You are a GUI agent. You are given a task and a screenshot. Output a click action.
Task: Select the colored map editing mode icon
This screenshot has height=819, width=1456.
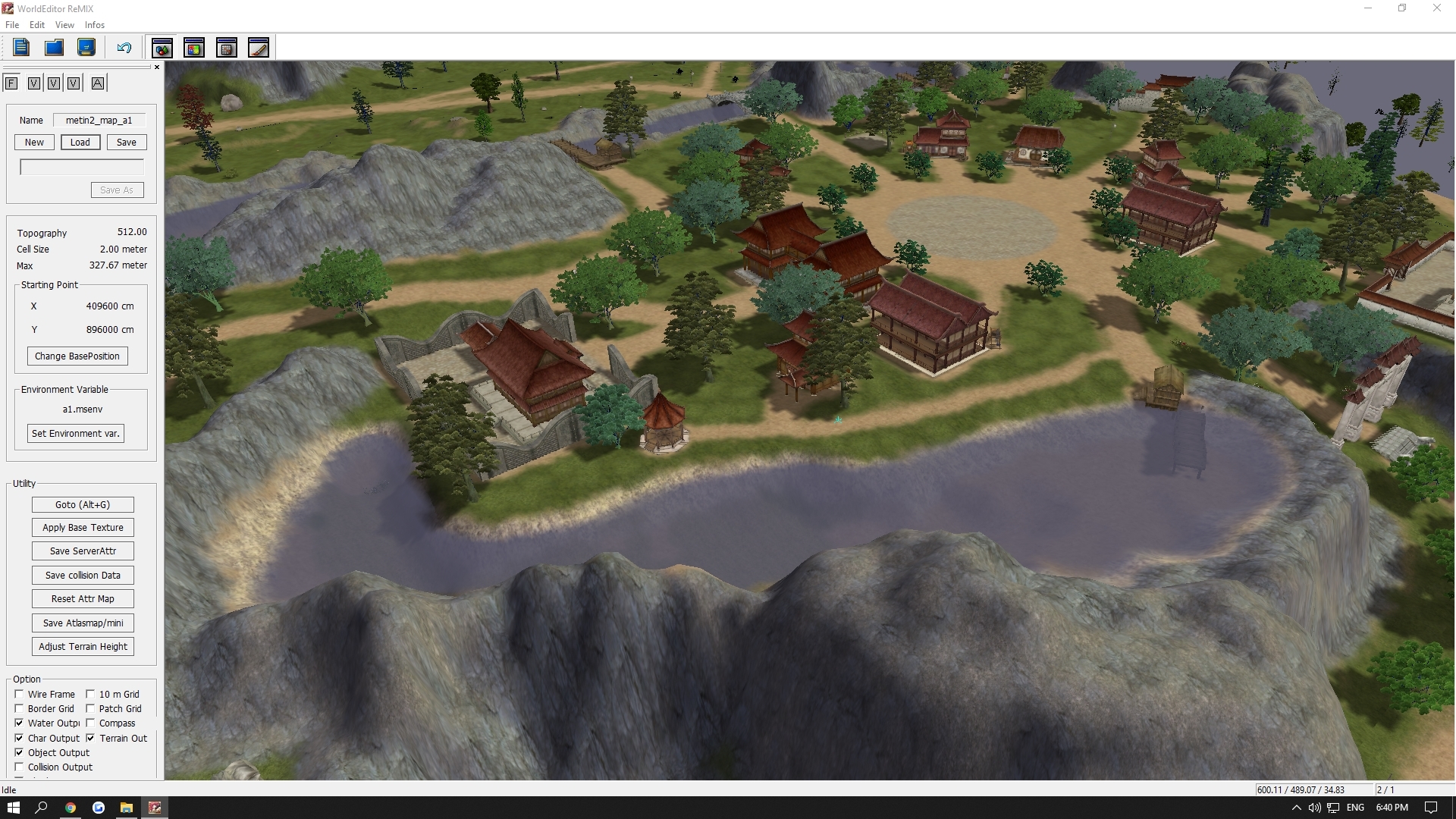click(162, 47)
